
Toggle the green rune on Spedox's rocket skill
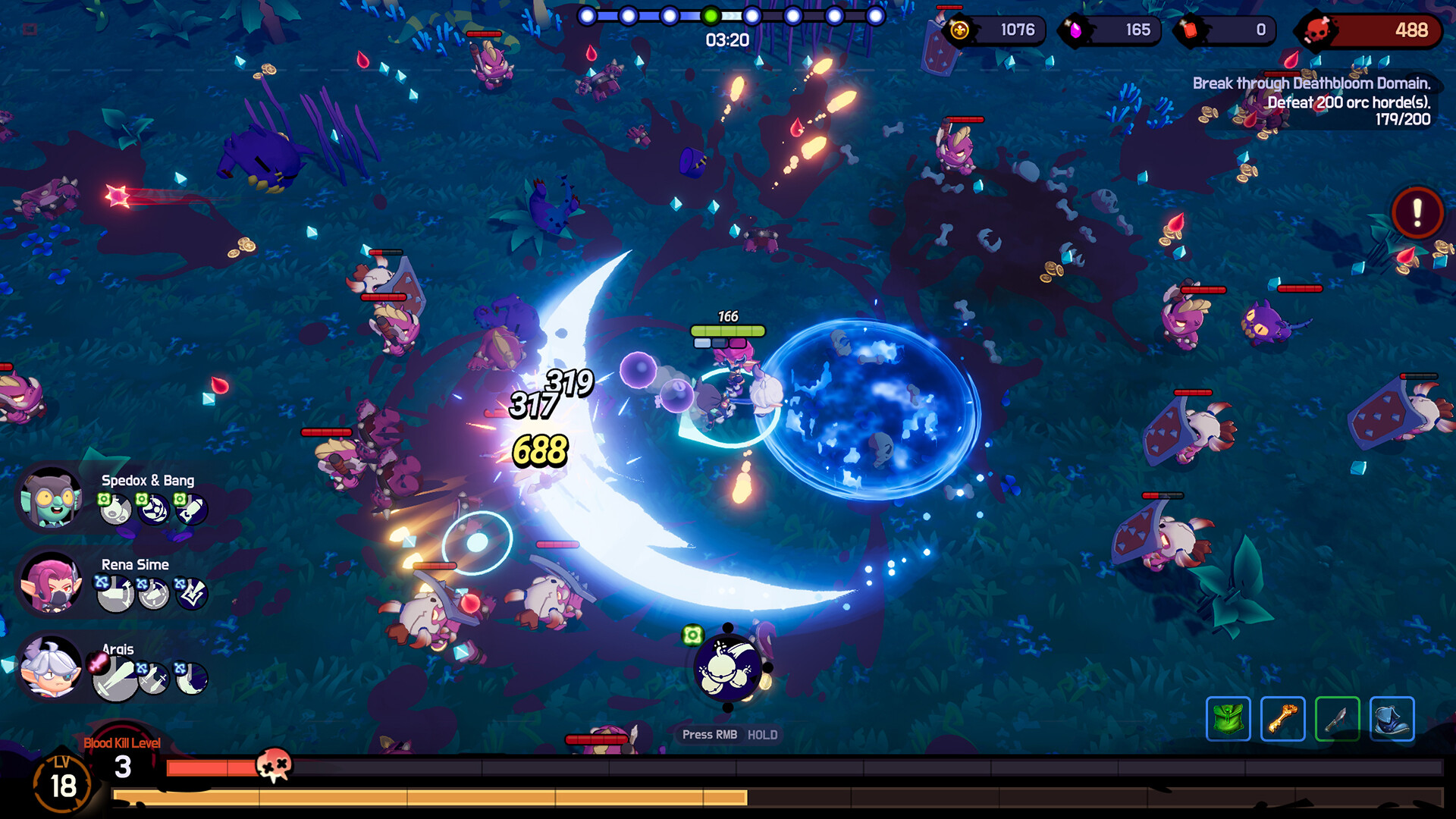(180, 500)
